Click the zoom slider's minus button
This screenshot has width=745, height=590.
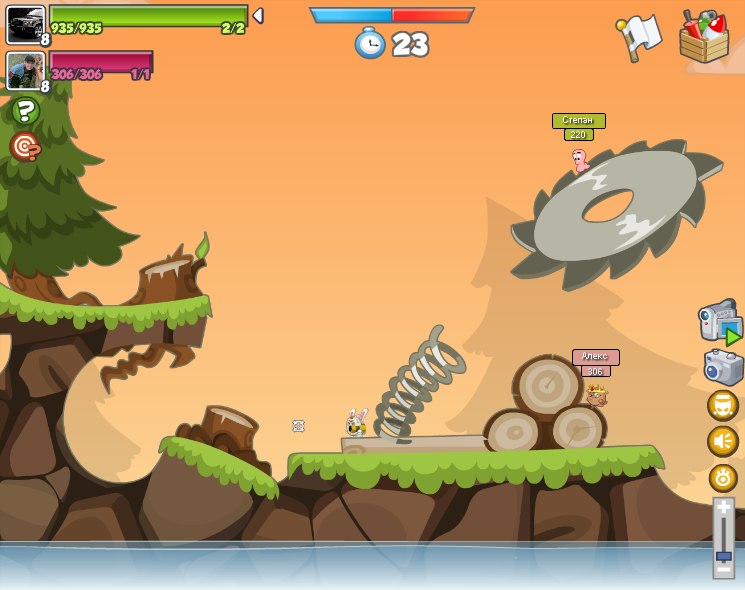(723, 570)
